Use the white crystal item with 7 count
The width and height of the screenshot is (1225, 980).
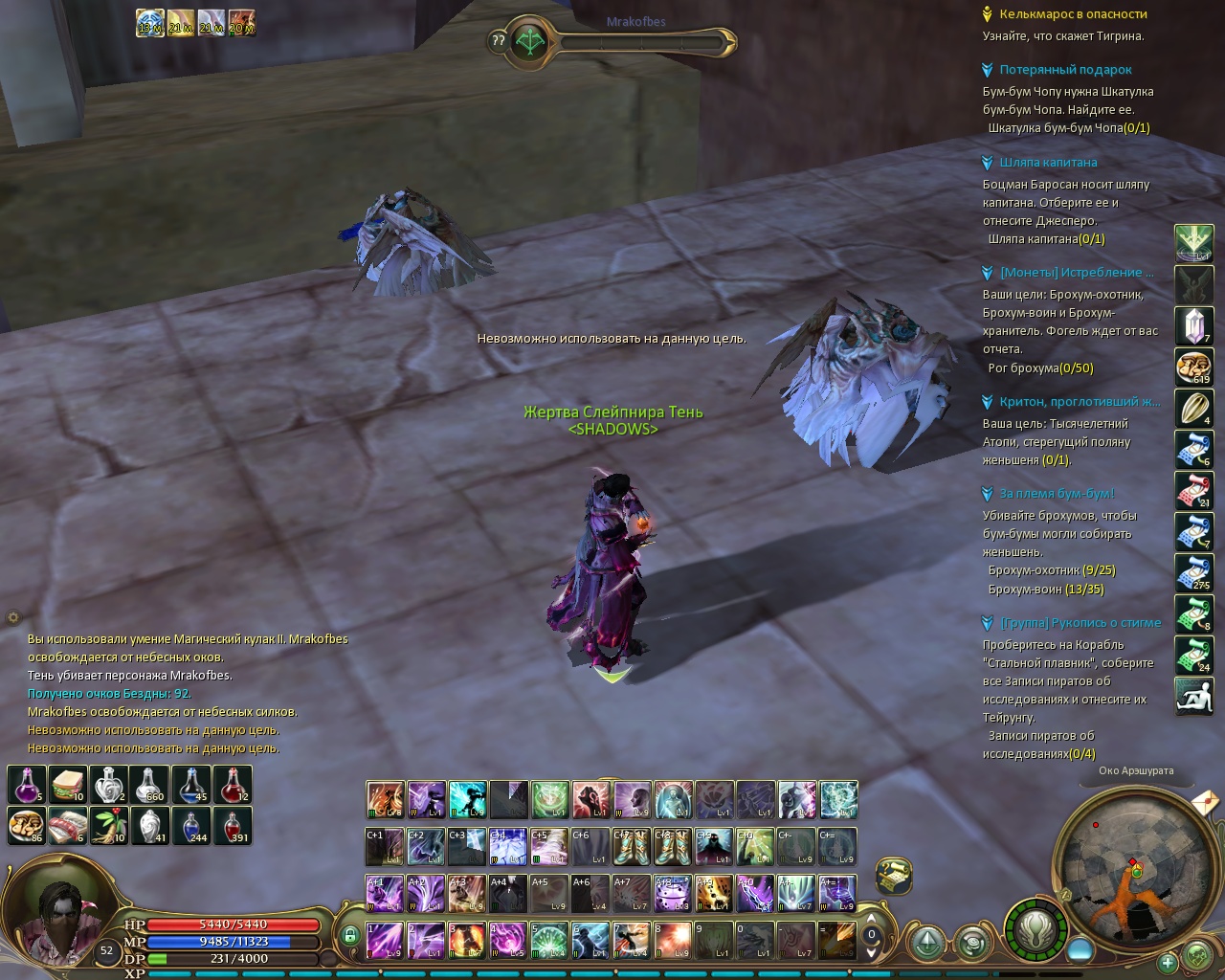pyautogui.click(x=1193, y=326)
